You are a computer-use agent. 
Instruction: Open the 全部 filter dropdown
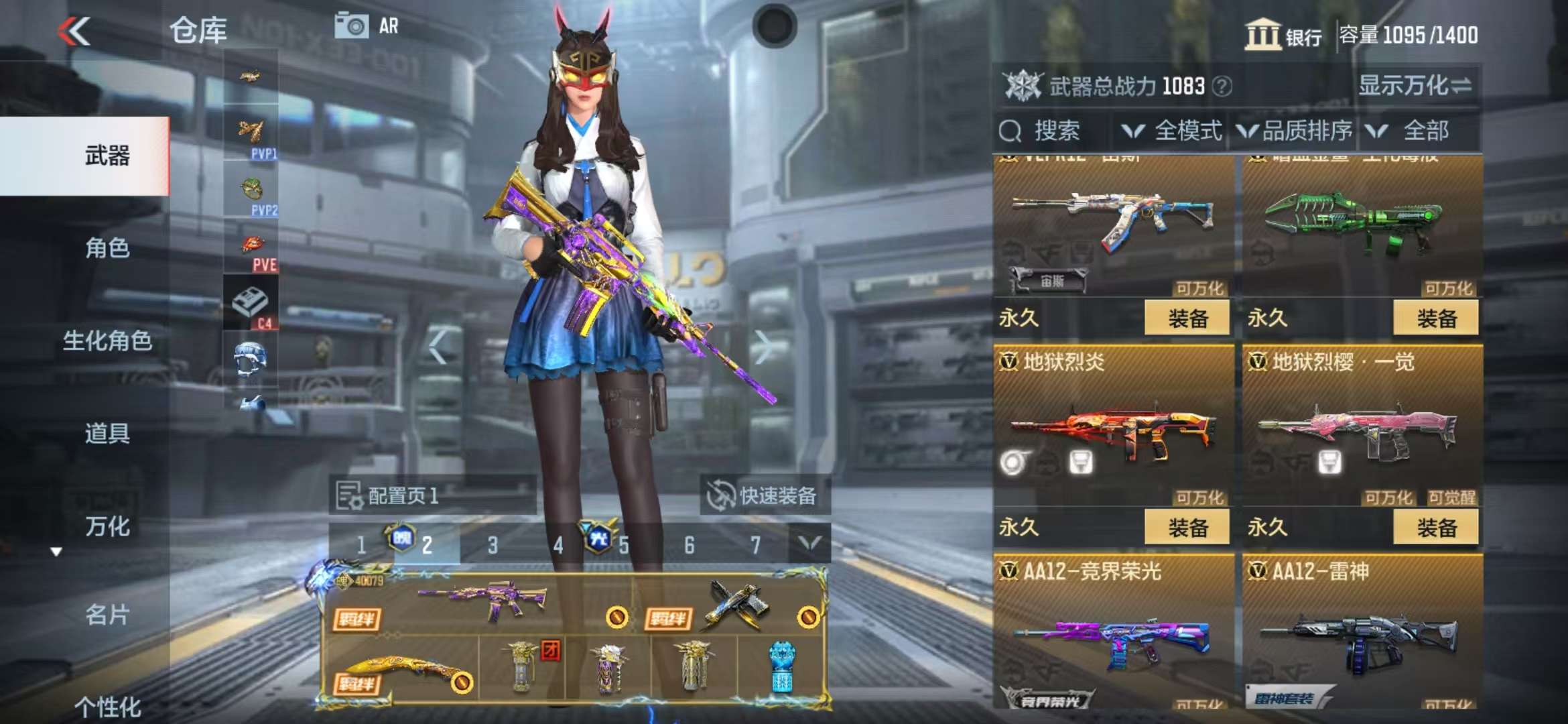pos(1414,131)
